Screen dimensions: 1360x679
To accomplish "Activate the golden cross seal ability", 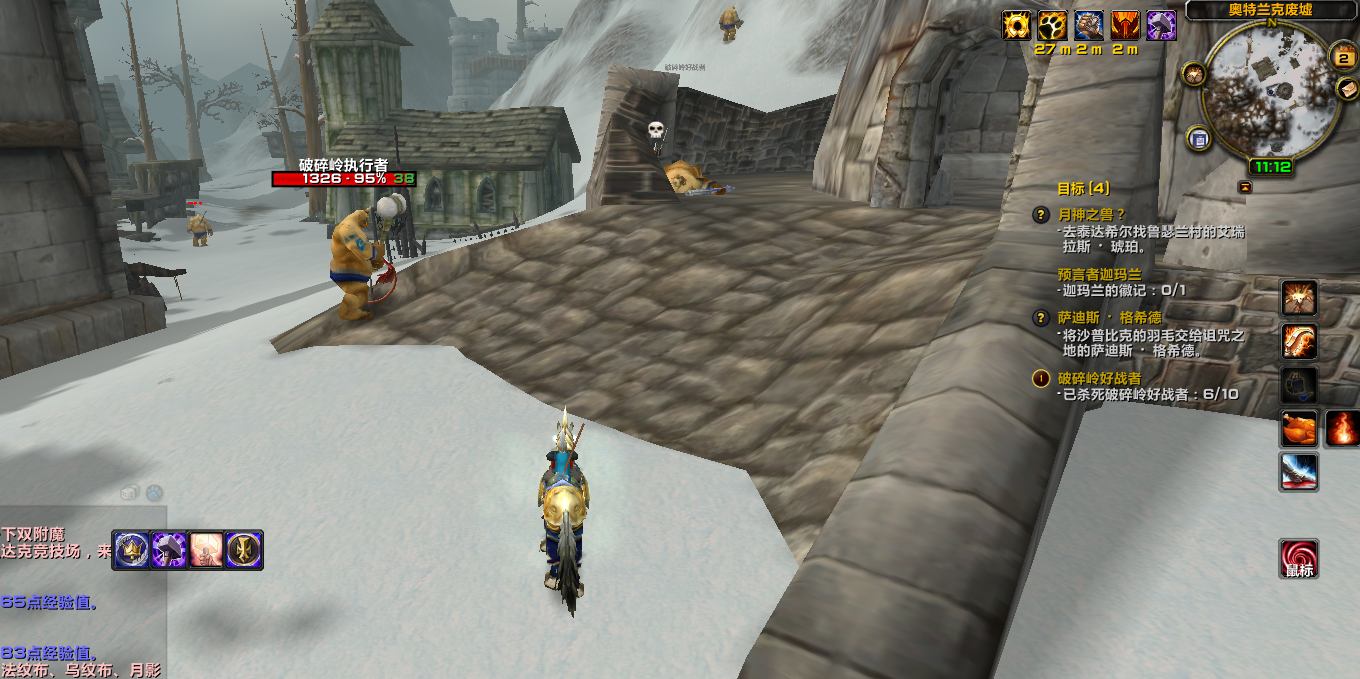I will coord(244,550).
